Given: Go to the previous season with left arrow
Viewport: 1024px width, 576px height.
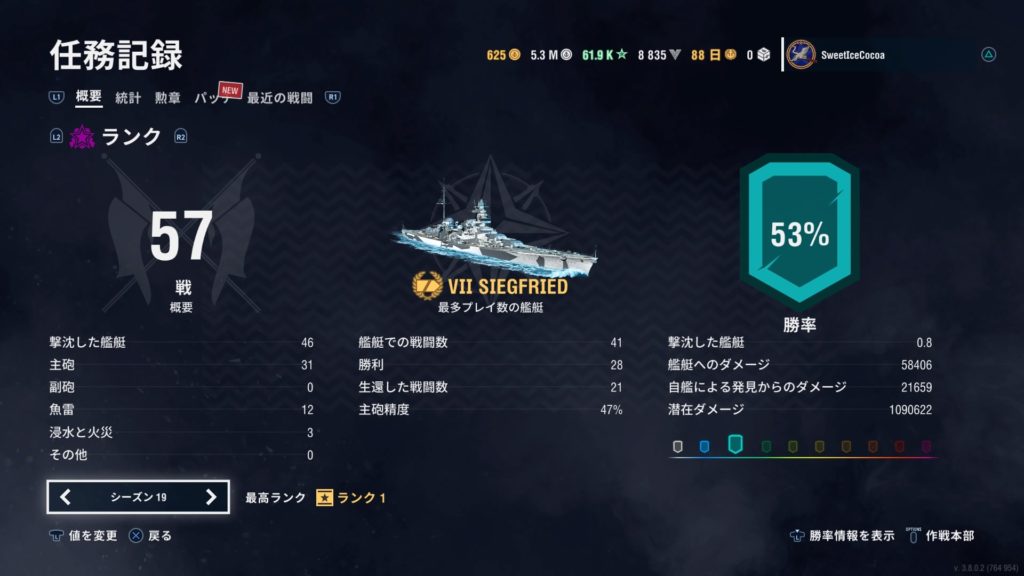Looking at the screenshot, I should tap(66, 497).
